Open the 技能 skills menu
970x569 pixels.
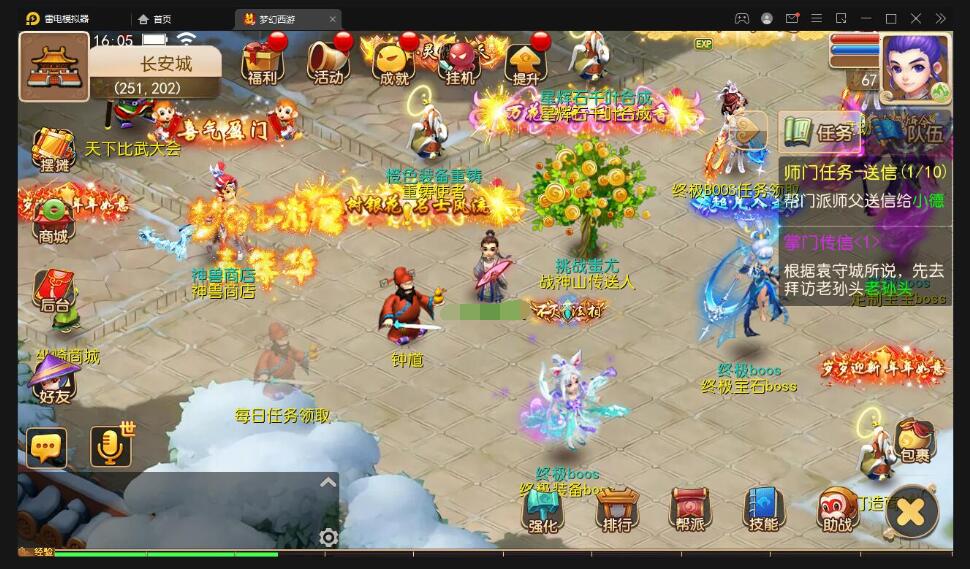click(x=763, y=510)
